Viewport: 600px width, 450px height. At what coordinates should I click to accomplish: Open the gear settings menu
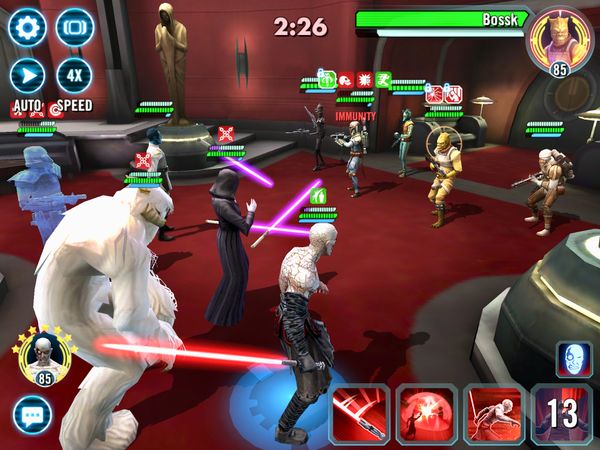coord(28,27)
